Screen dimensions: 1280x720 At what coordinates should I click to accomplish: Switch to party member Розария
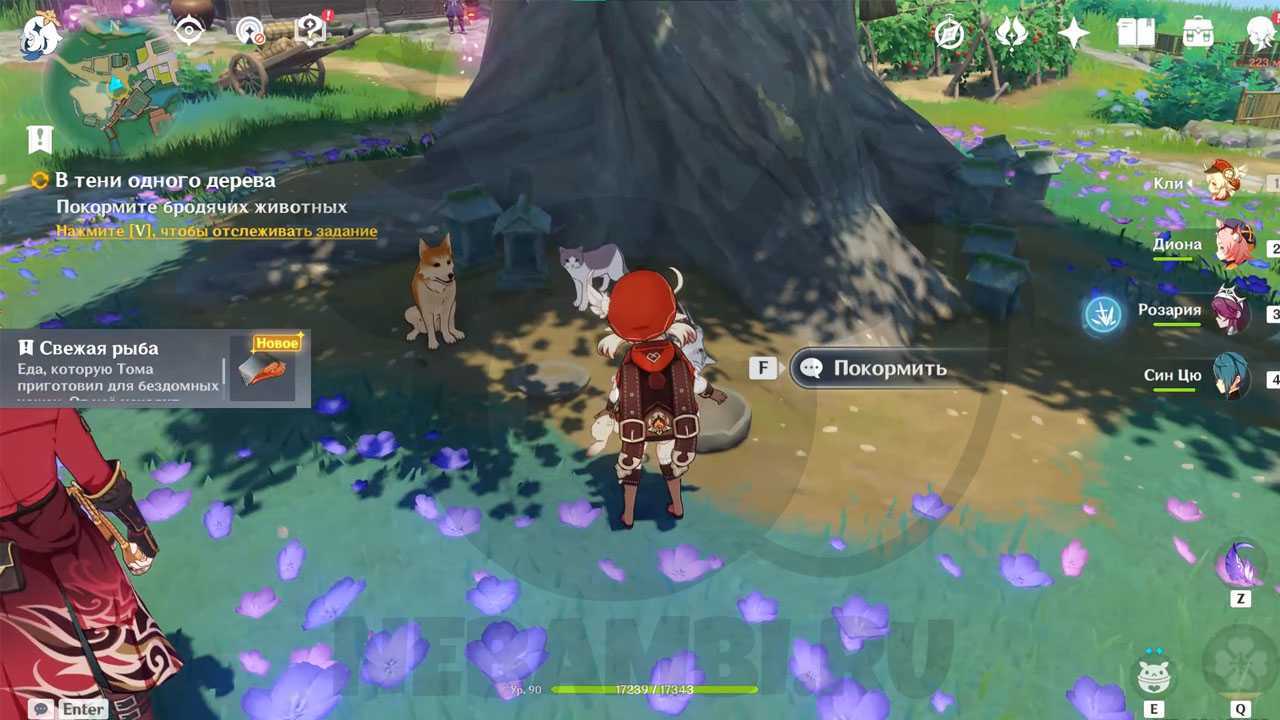[1230, 311]
